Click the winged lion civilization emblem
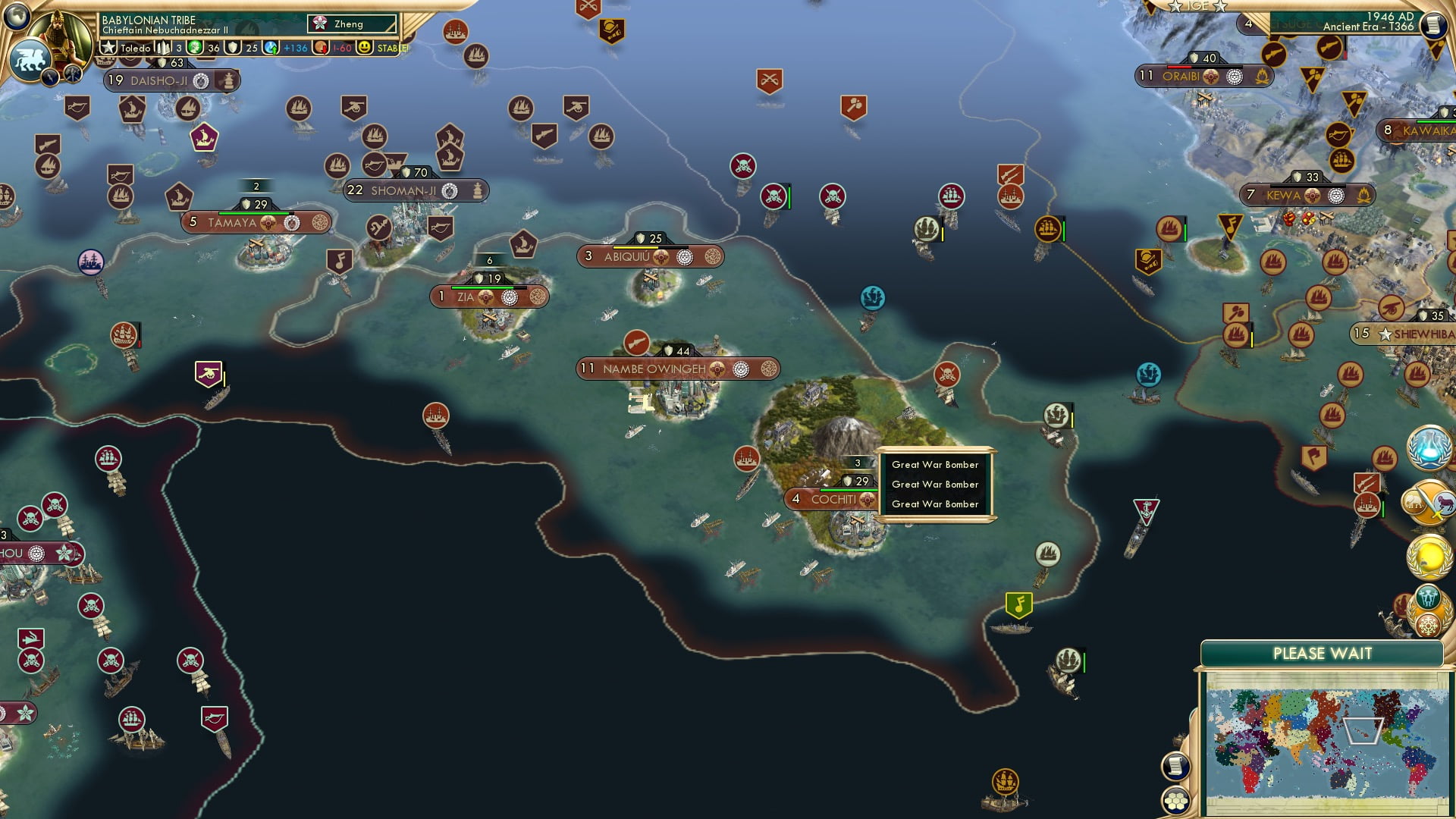This screenshot has height=819, width=1456. tap(30, 59)
